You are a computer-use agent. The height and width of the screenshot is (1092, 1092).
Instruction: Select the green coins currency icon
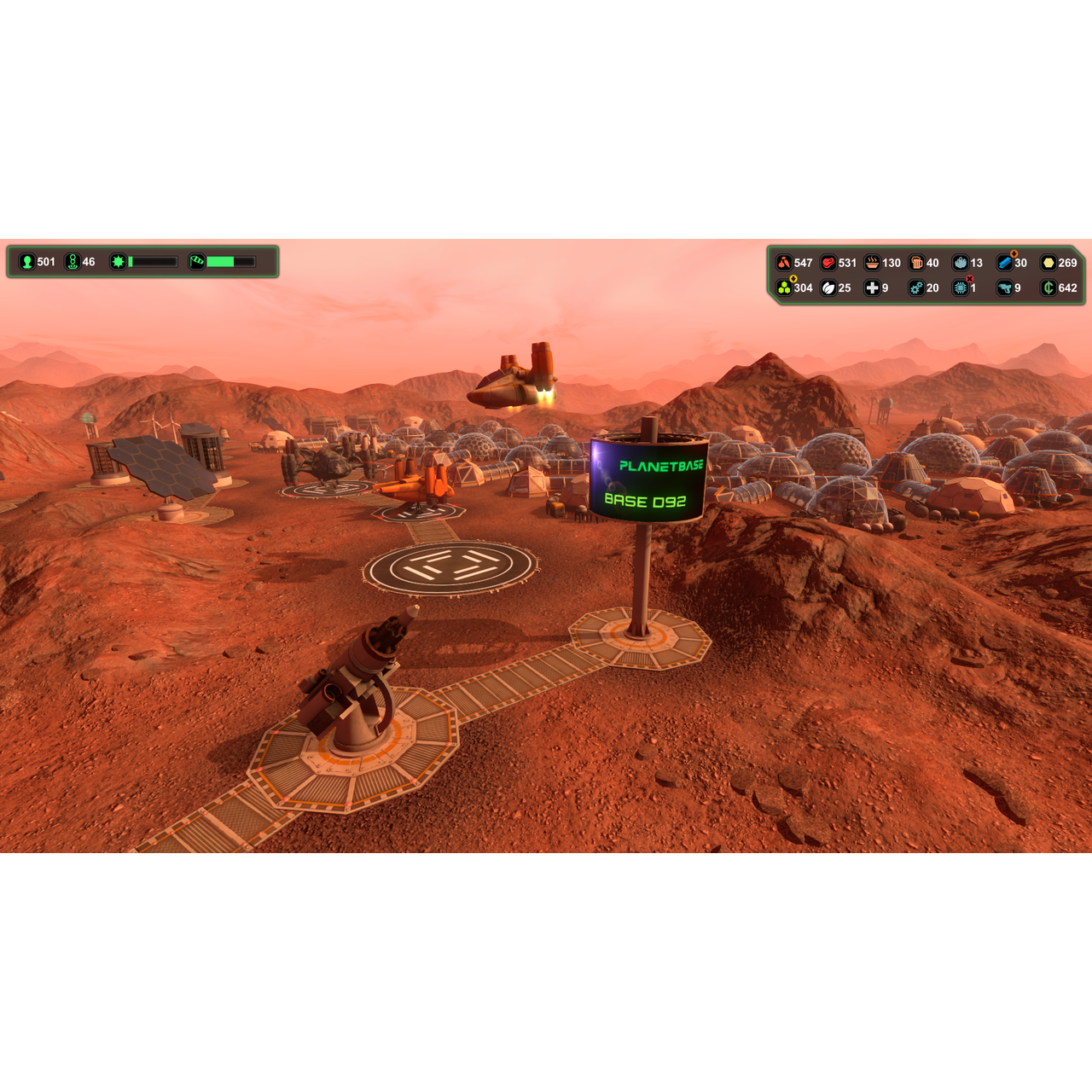(x=1049, y=288)
